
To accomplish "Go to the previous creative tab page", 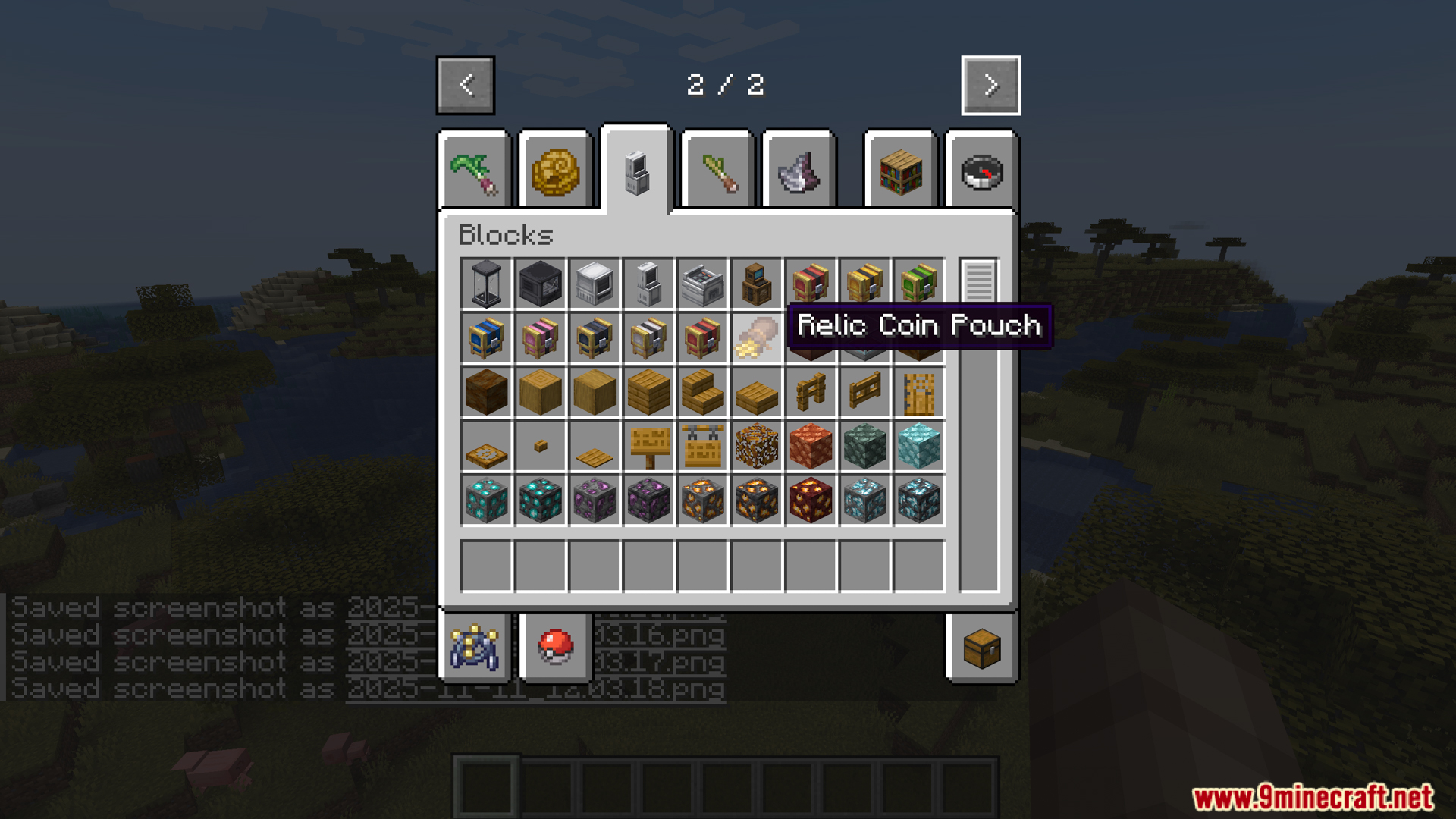I will pyautogui.click(x=466, y=85).
